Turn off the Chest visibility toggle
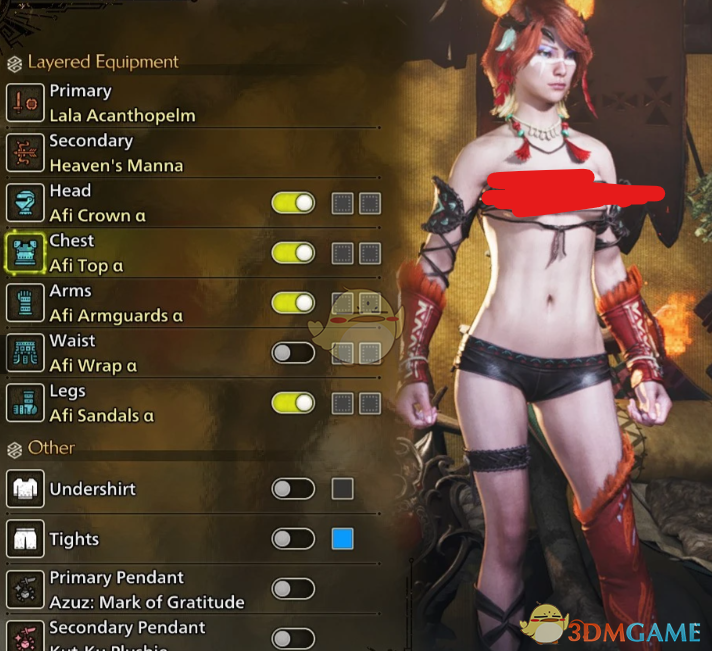 (292, 253)
